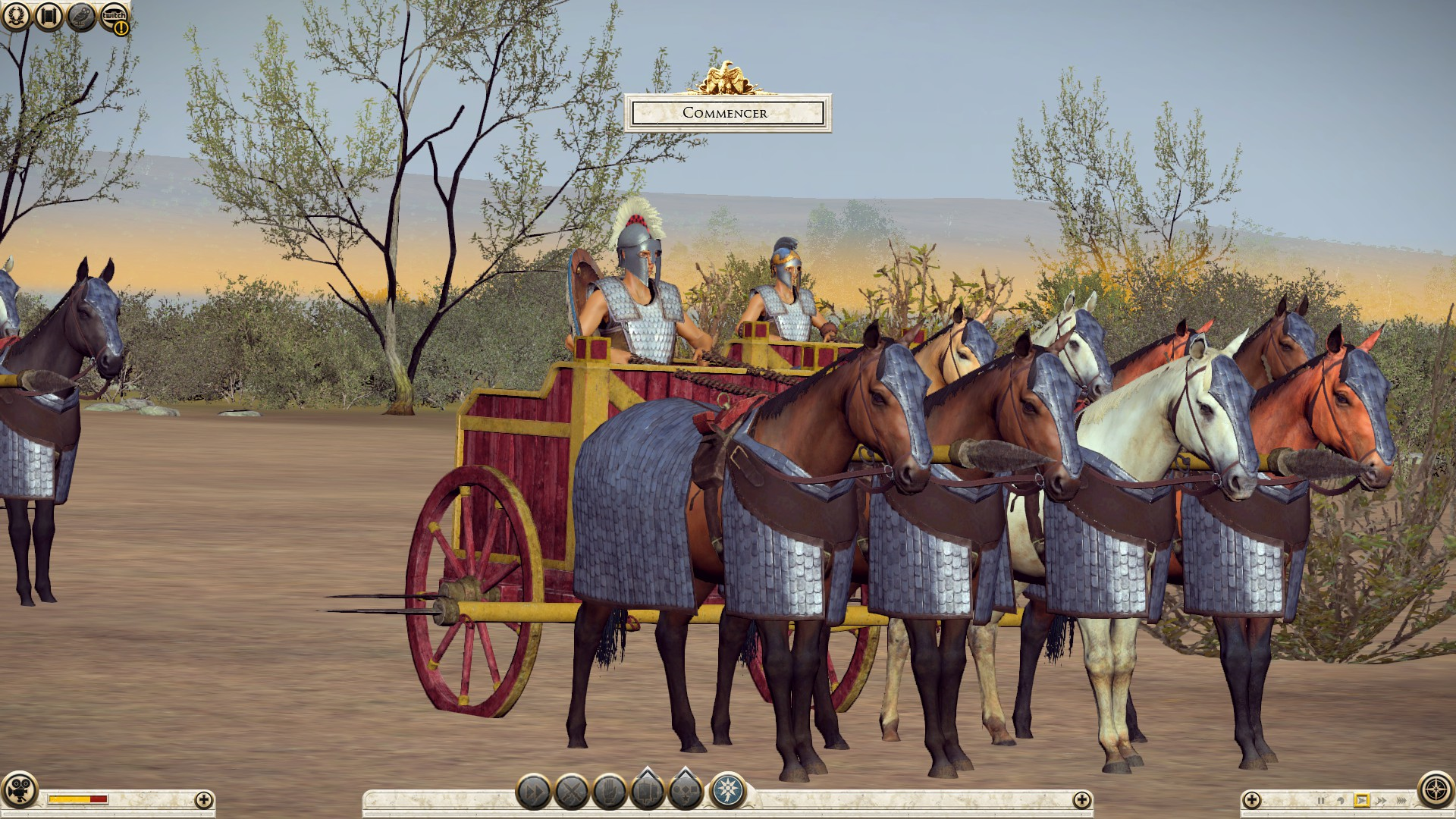This screenshot has width=1456, height=819.
Task: Activate the blue starburst ability button
Action: pyautogui.click(x=727, y=792)
